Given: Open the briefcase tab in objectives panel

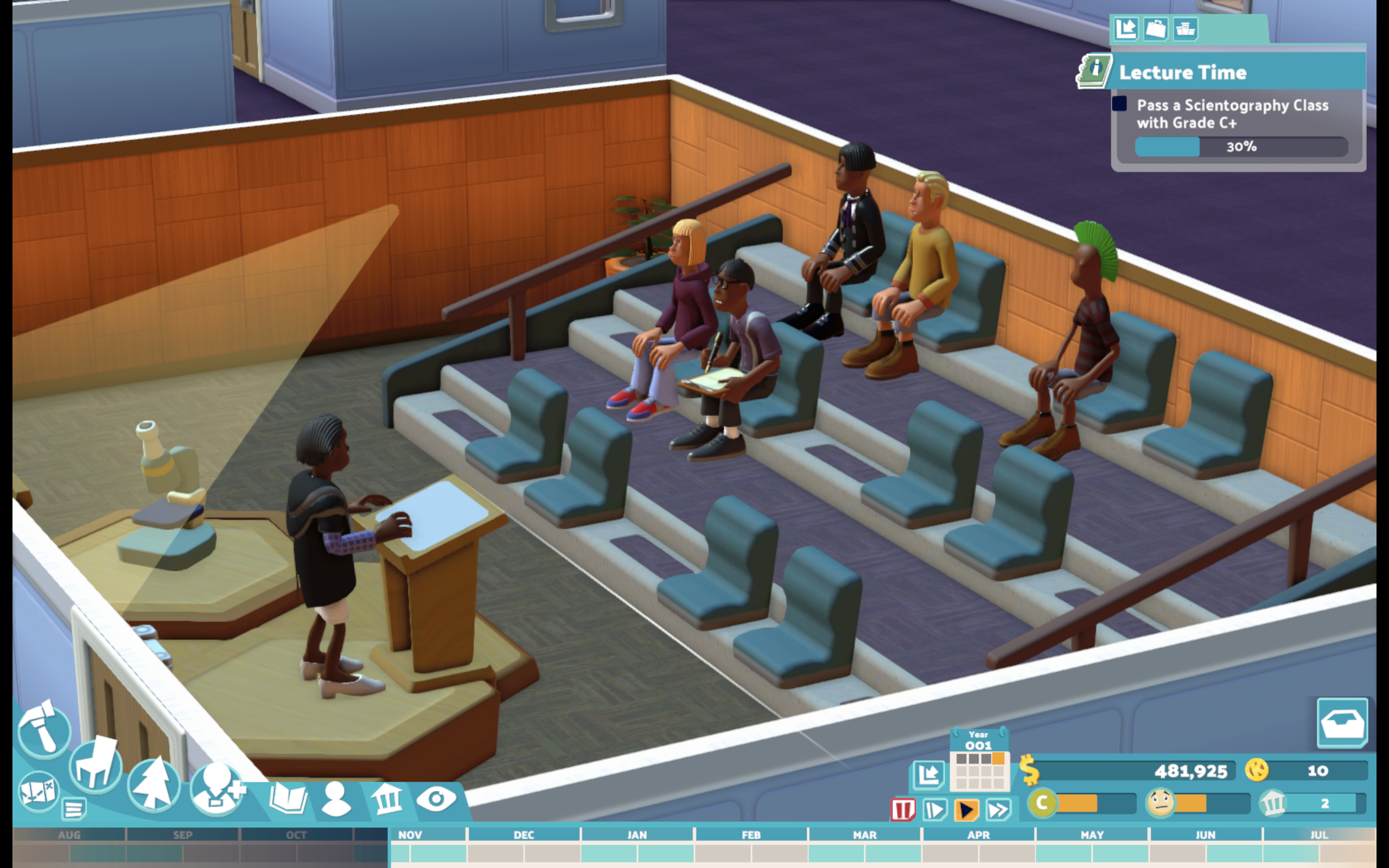Looking at the screenshot, I should (x=1155, y=28).
